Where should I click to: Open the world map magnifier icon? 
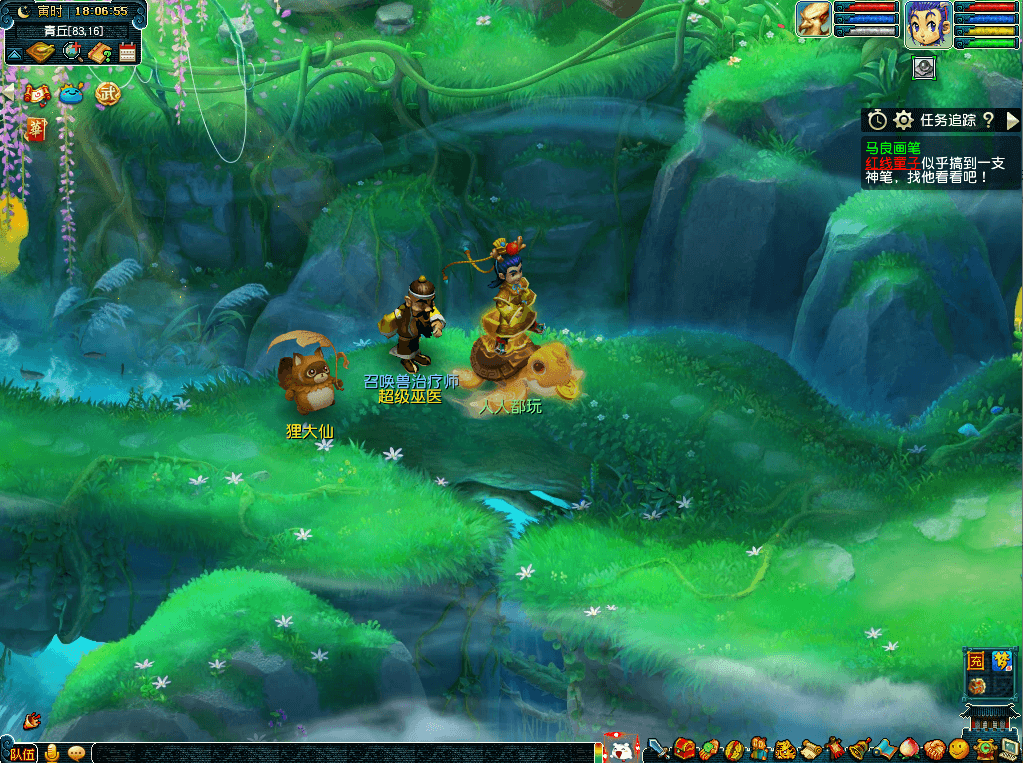pos(72,53)
